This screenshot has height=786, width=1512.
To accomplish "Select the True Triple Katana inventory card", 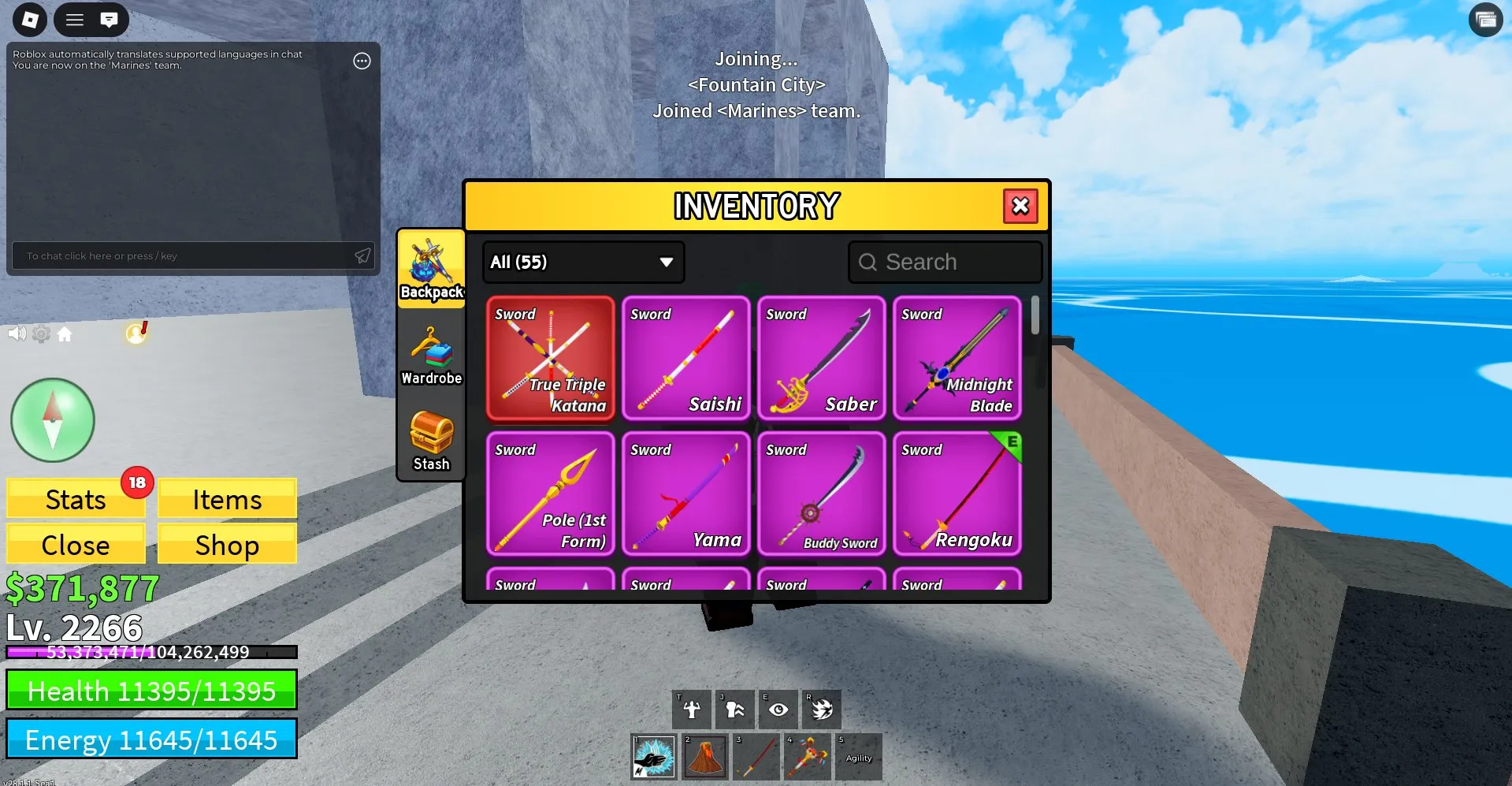I will (550, 359).
